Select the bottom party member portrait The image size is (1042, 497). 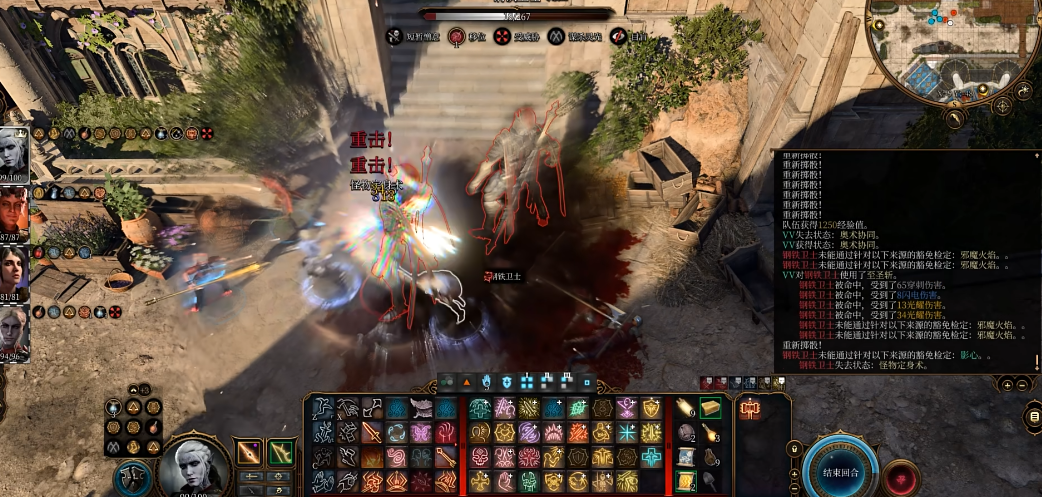tap(14, 333)
